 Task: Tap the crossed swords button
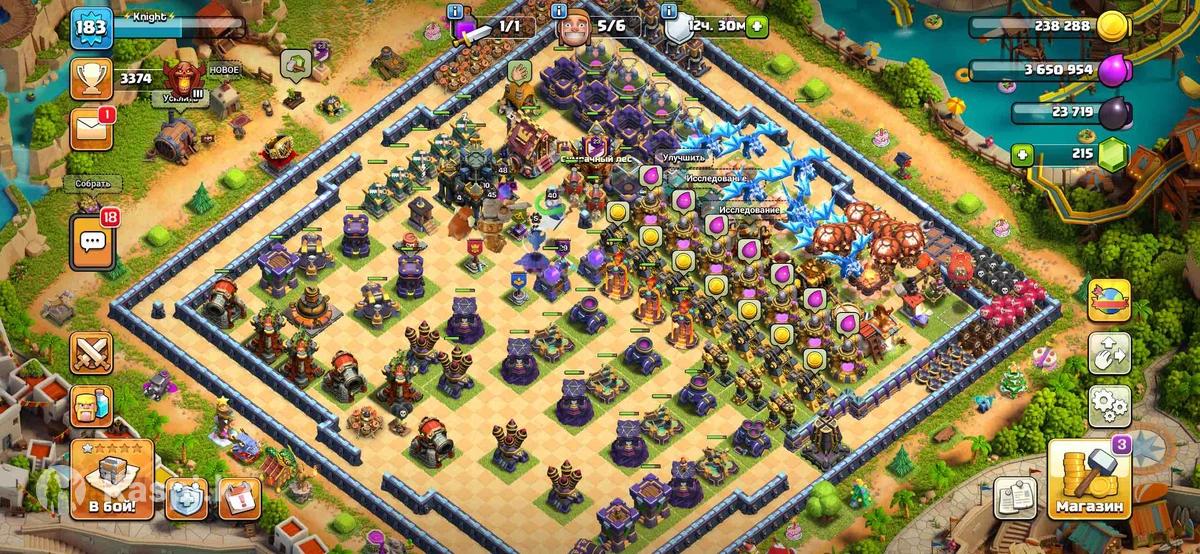point(91,353)
